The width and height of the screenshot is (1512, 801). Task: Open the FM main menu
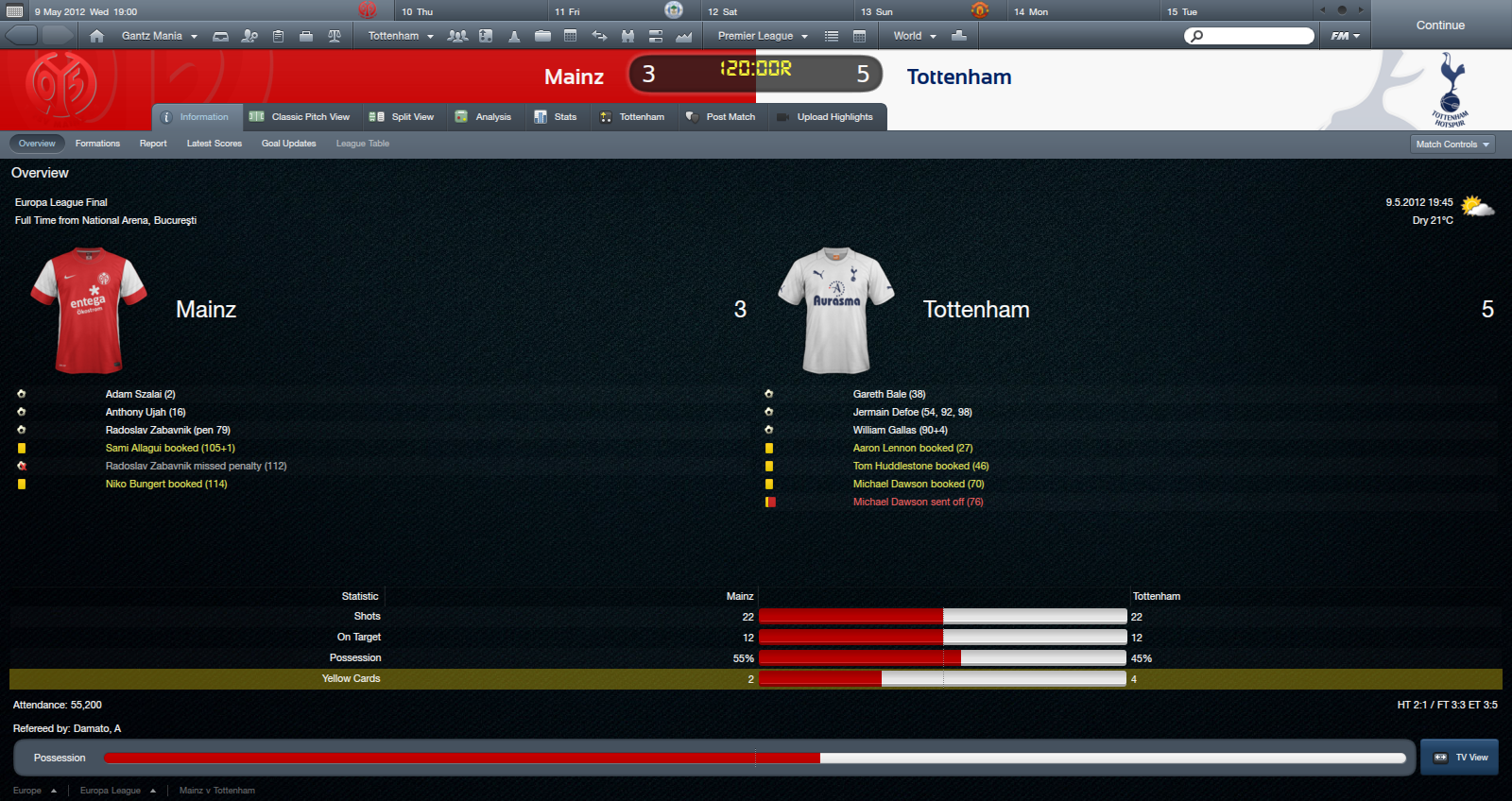click(1345, 36)
